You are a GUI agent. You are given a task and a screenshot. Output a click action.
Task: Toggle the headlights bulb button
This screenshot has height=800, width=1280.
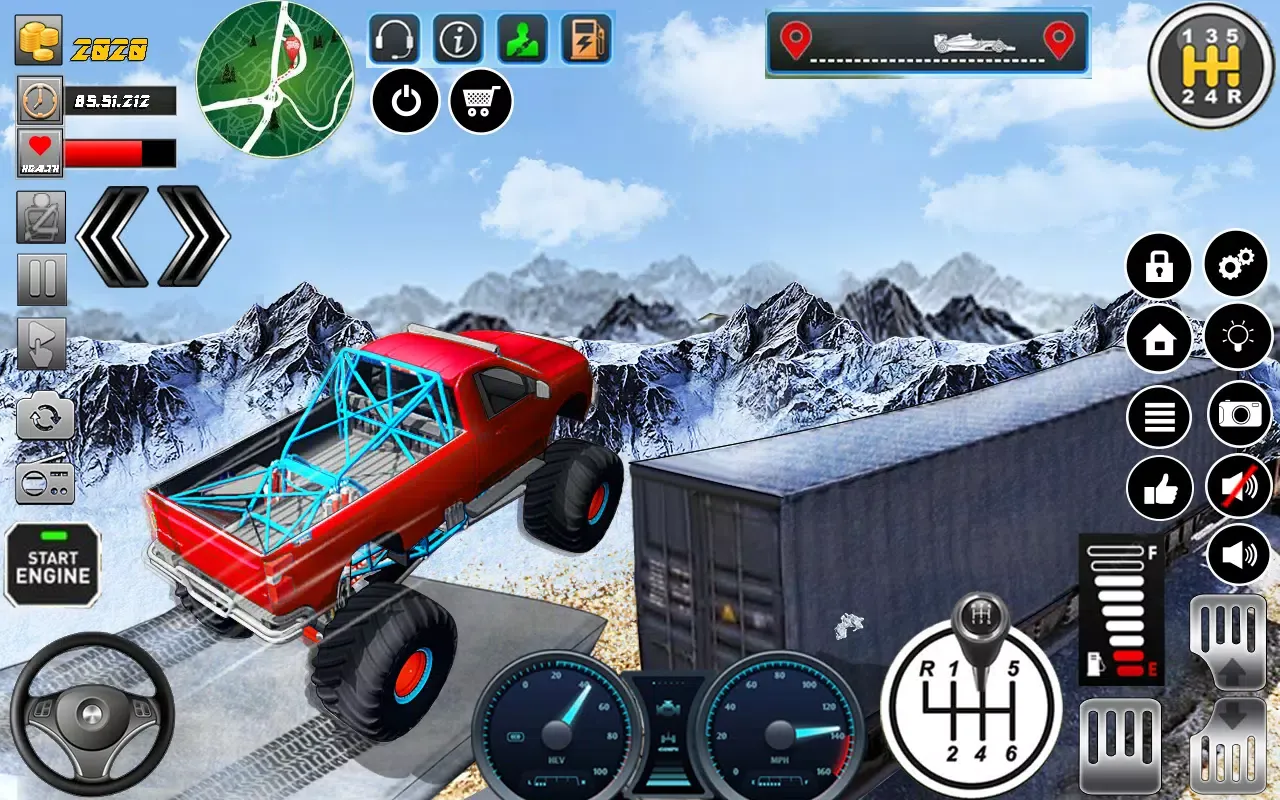pos(1238,336)
